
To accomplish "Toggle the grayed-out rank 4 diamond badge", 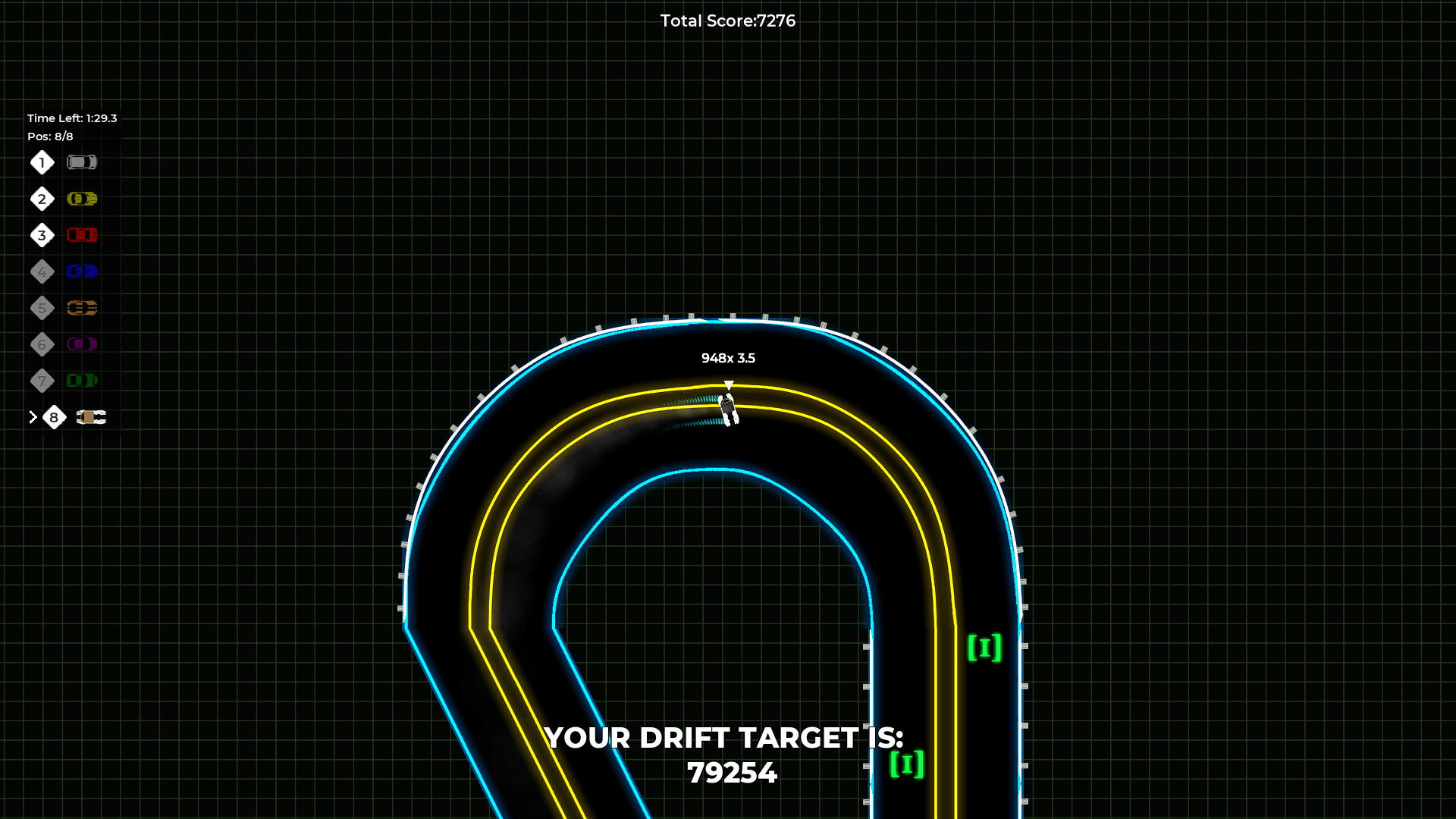I will 42,271.
